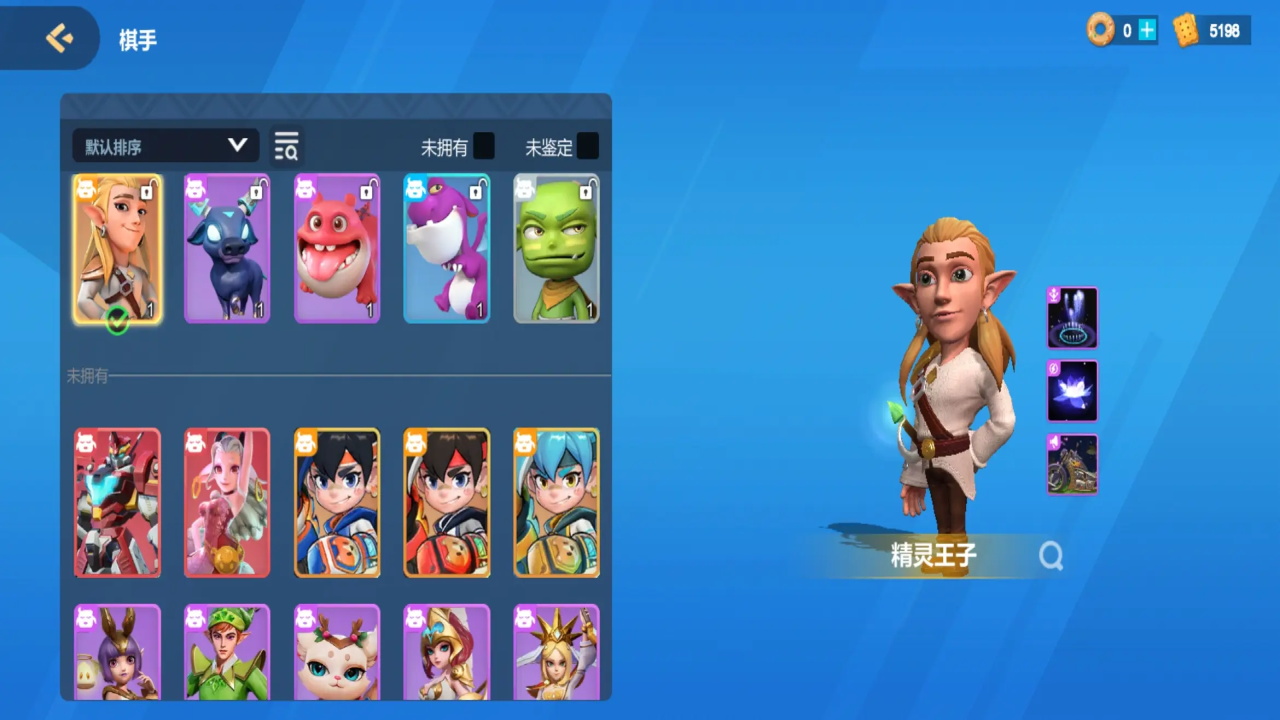Select the green goblin card
Viewport: 1280px width, 720px height.
(556, 249)
